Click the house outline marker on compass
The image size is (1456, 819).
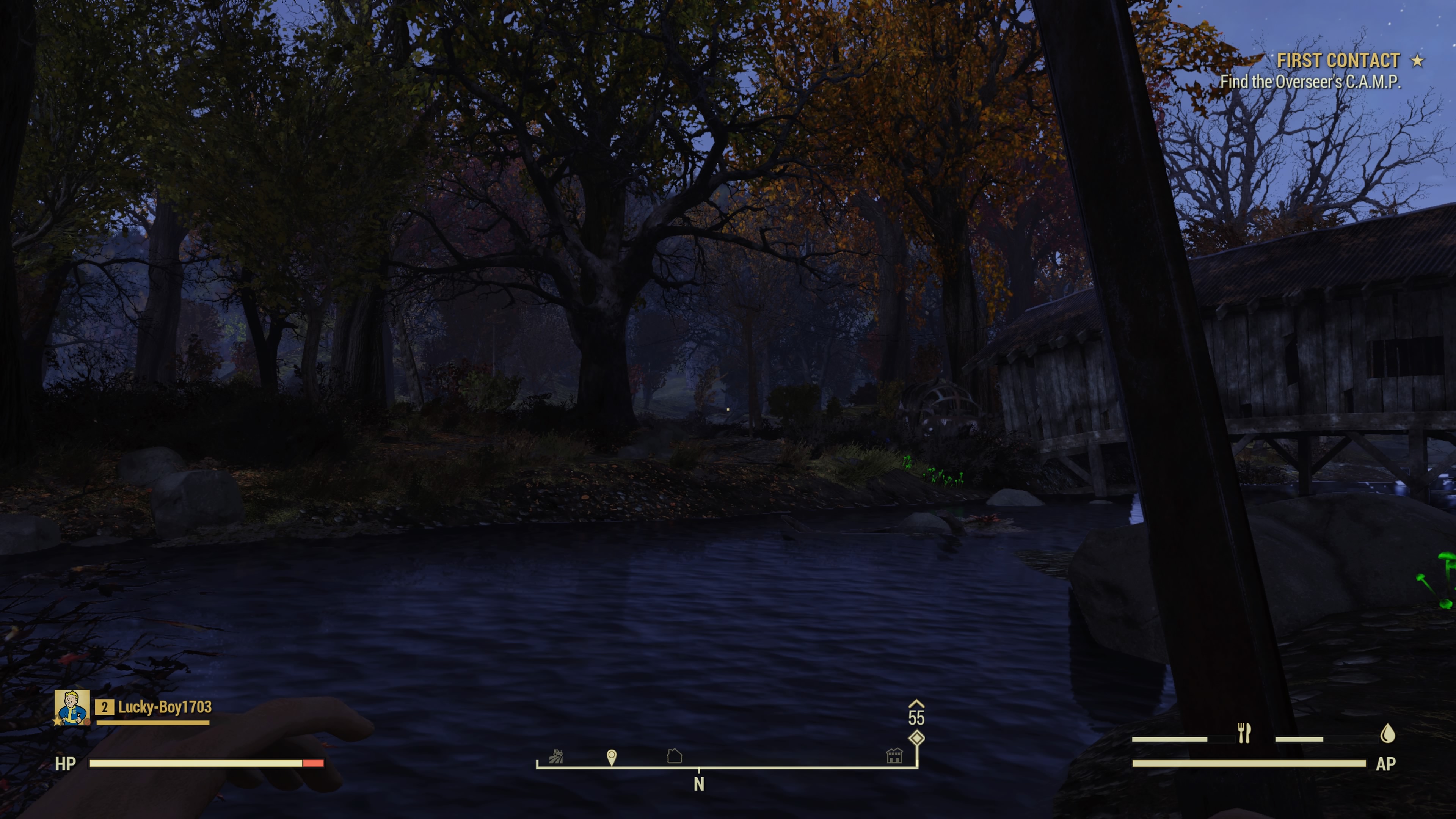(674, 756)
